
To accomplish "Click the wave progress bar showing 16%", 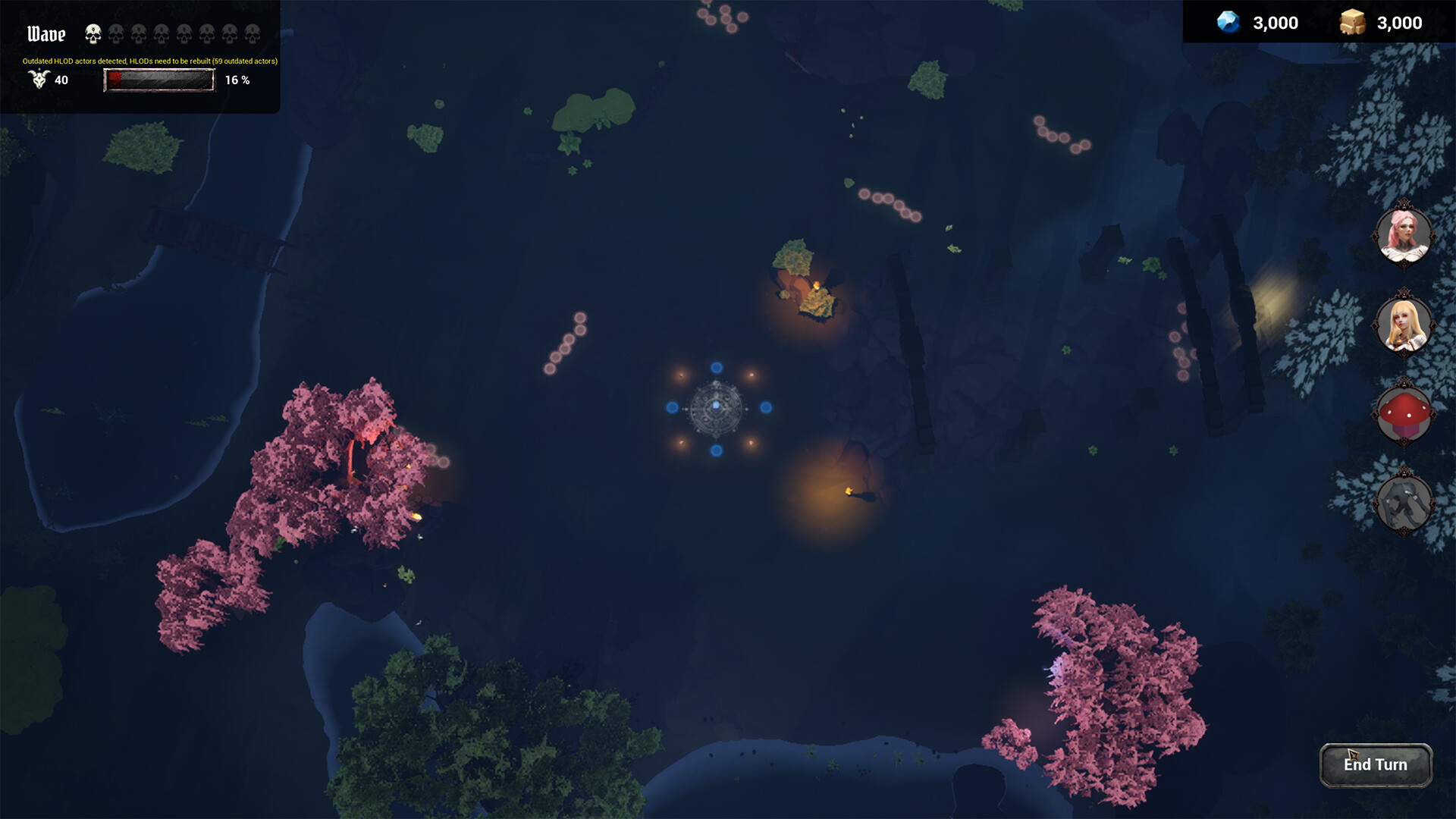I will tap(159, 80).
